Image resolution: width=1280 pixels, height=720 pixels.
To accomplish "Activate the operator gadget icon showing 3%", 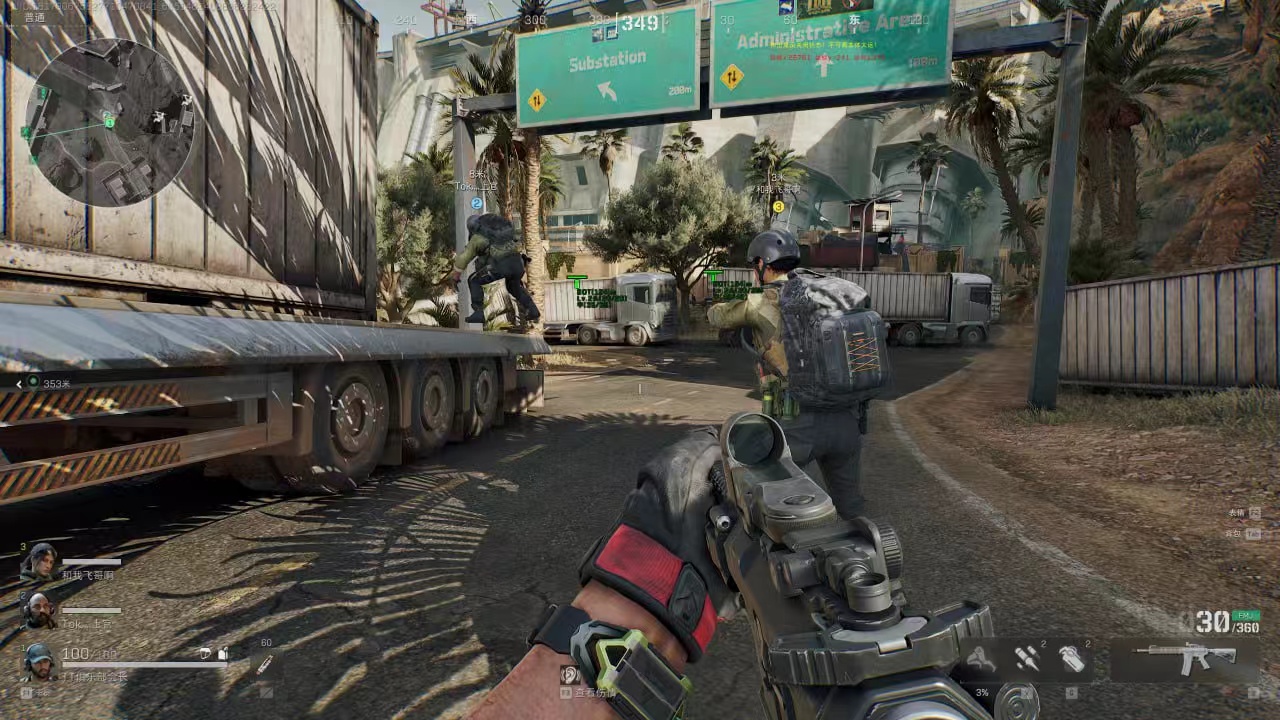I will coord(982,659).
